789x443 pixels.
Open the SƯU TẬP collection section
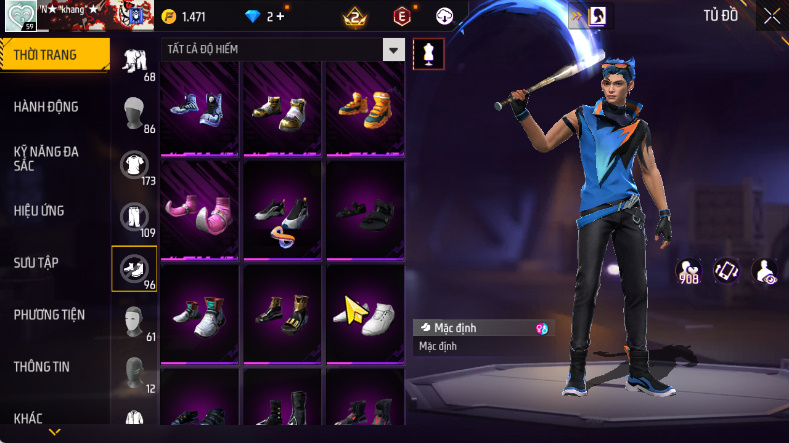(36, 263)
